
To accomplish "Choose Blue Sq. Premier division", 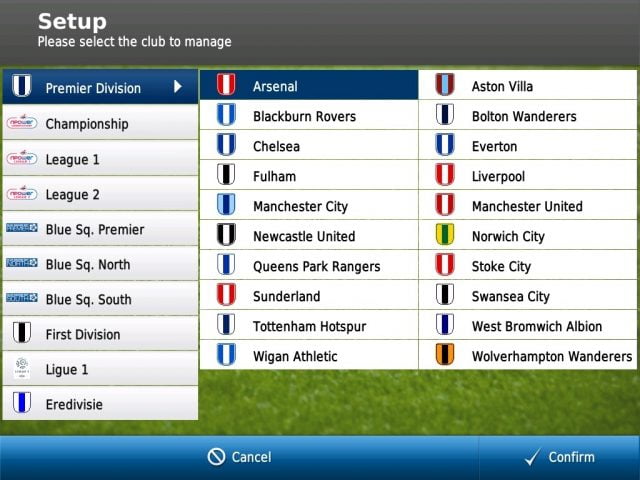I will [99, 229].
